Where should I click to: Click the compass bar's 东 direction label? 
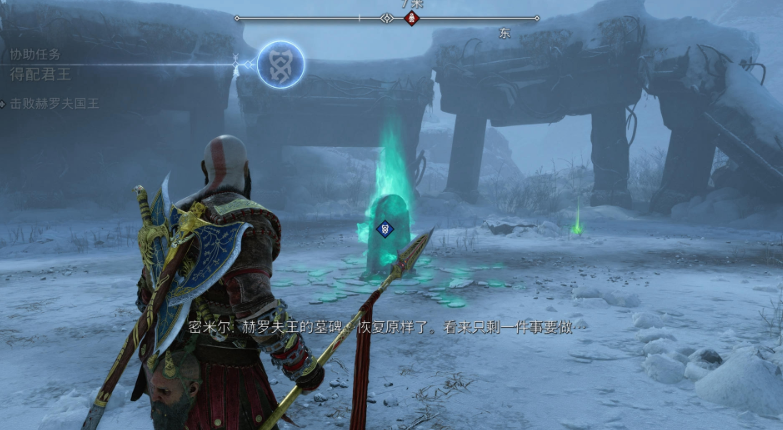pos(504,33)
